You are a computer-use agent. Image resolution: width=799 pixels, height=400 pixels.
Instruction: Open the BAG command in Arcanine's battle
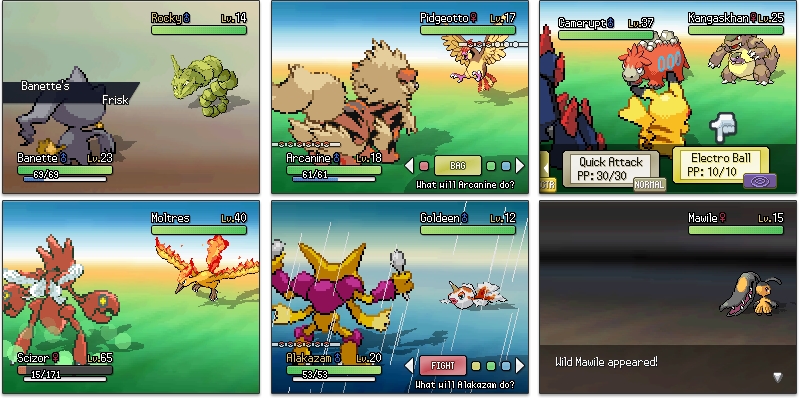click(x=457, y=165)
